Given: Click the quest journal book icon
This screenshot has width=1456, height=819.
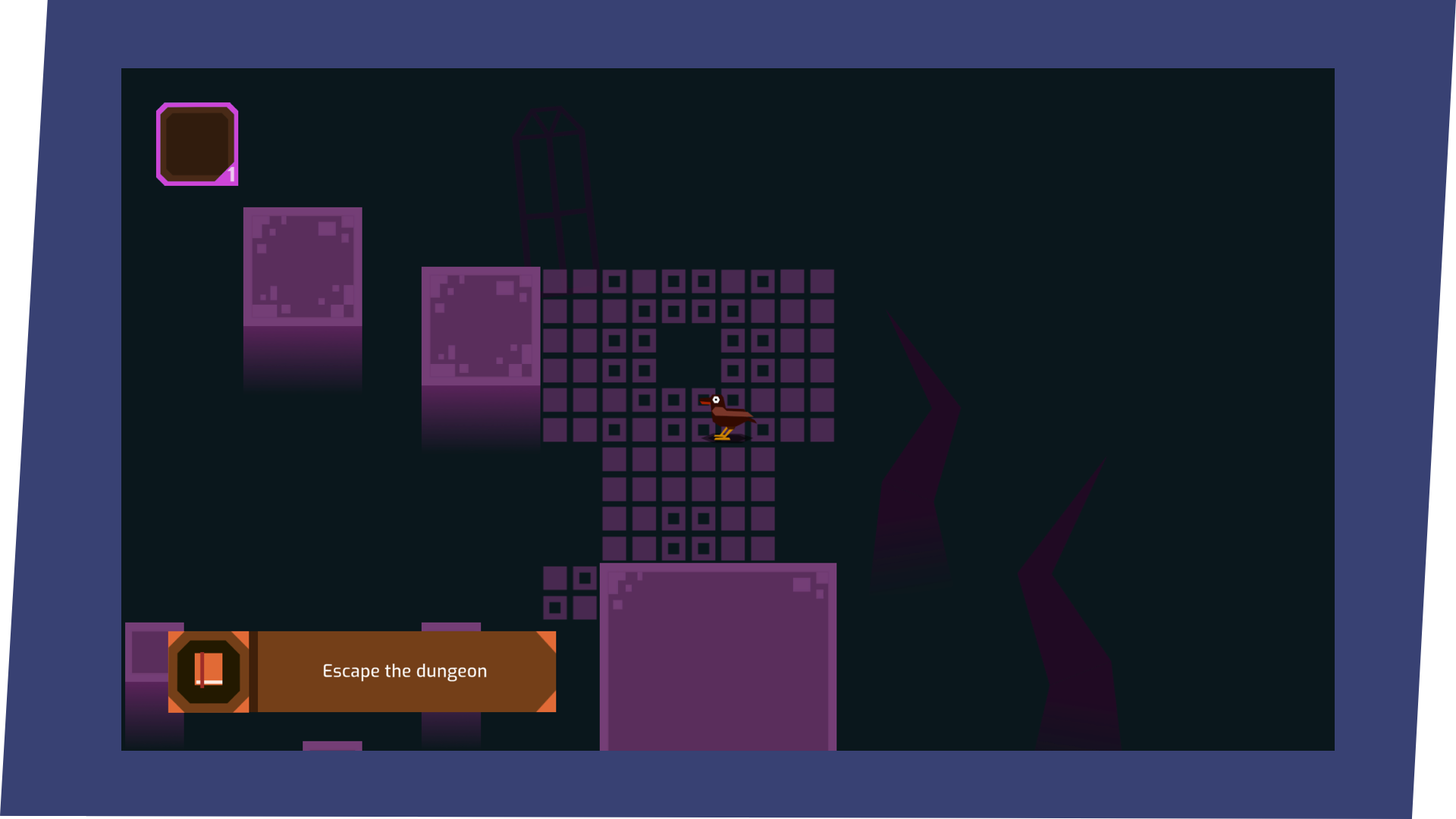Looking at the screenshot, I should [x=209, y=670].
